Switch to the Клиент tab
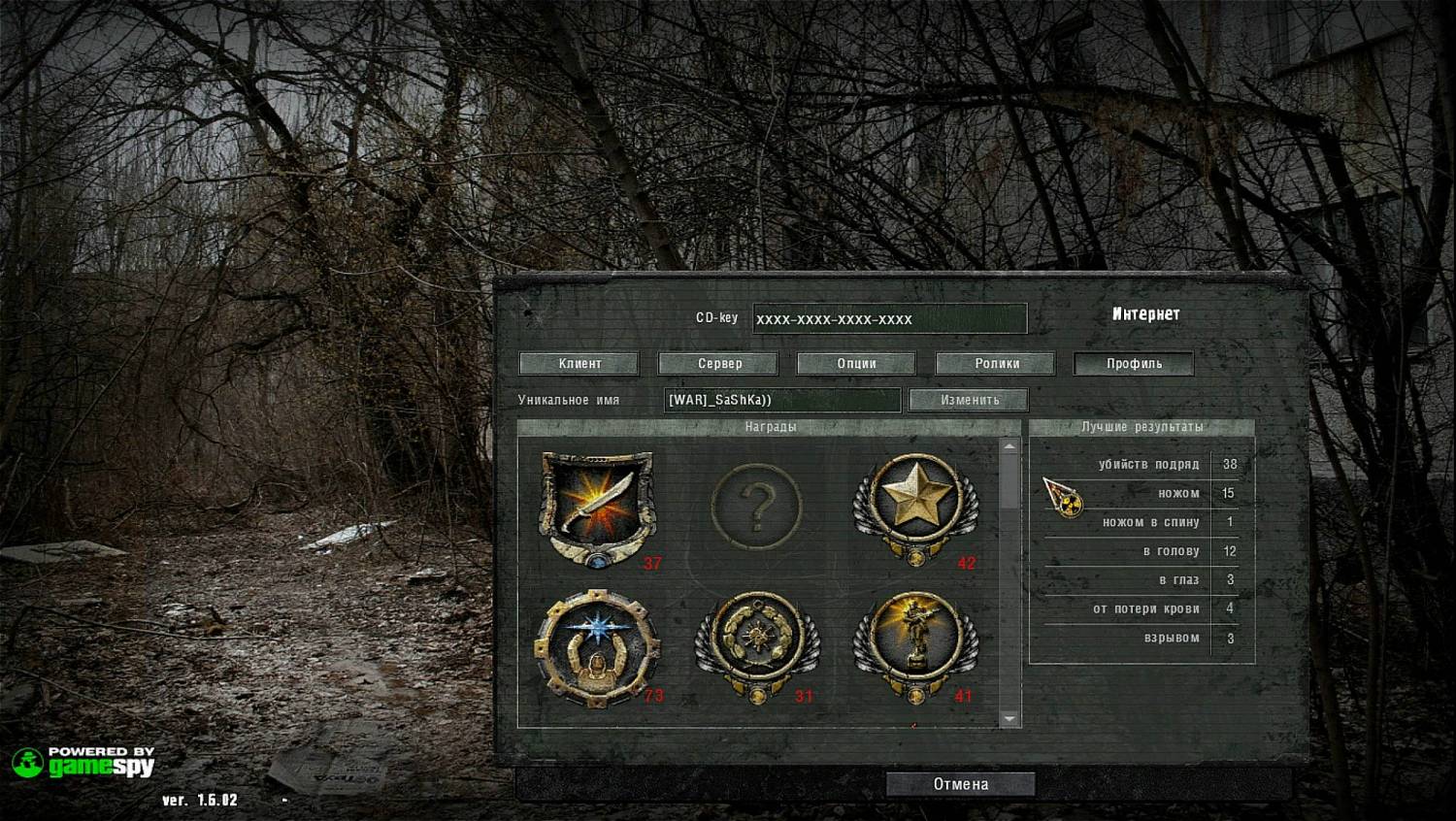 click(579, 364)
